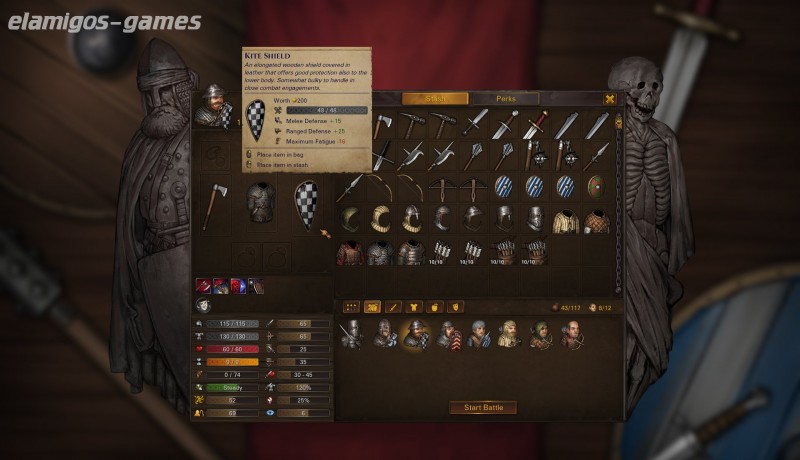This screenshot has height=460, width=800.
Task: Select the equipped body armor slot
Action: [261, 201]
